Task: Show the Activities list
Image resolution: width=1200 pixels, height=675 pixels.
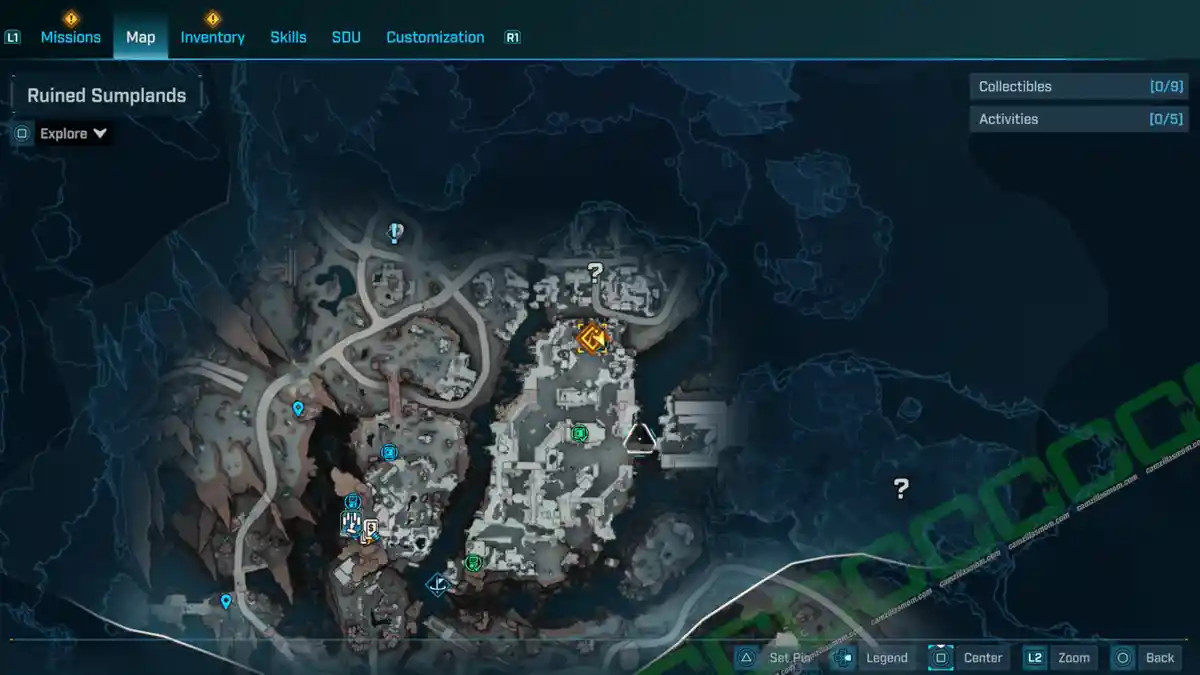Action: (1078, 119)
